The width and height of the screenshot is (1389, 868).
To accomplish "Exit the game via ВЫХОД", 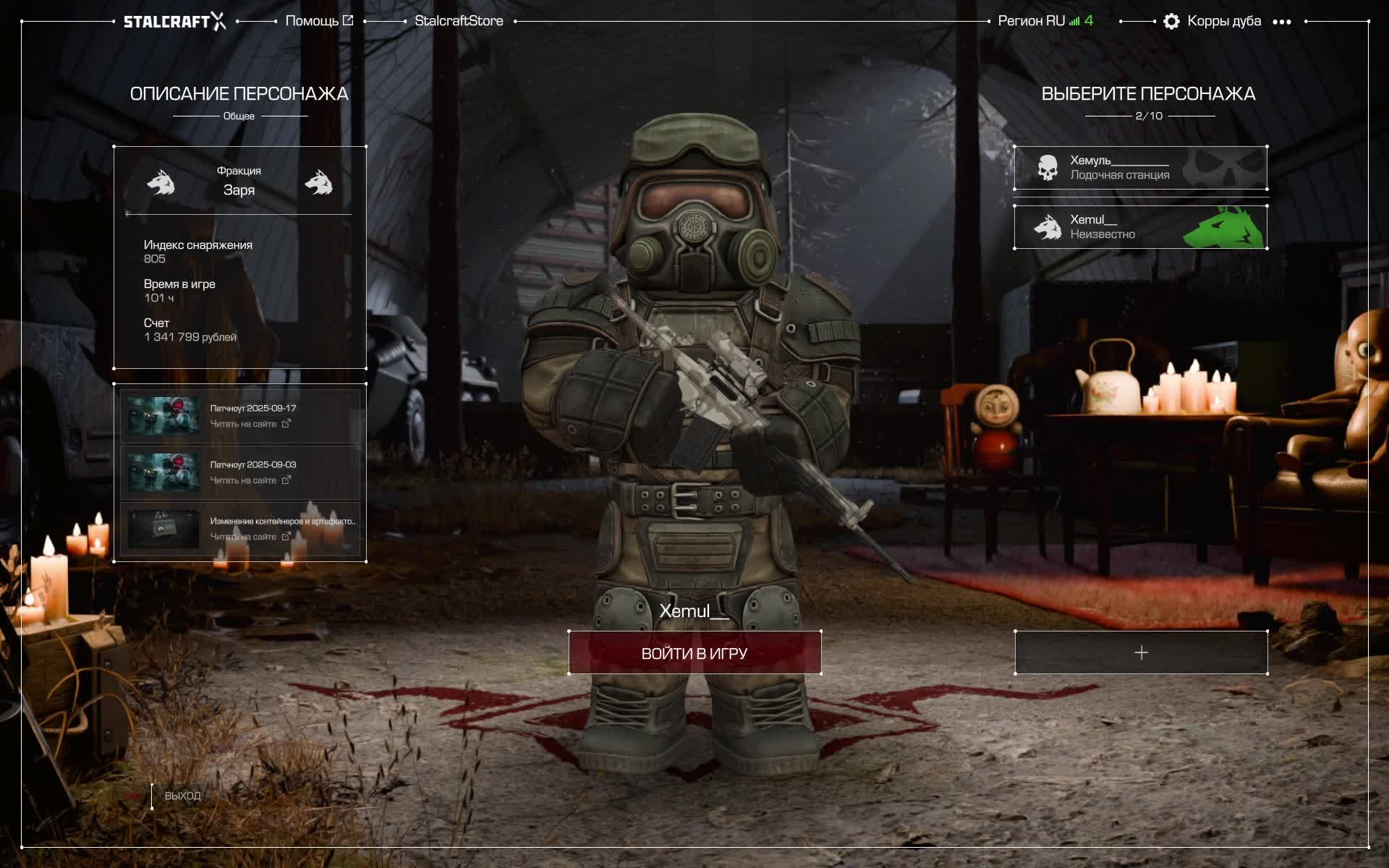I will coord(182,796).
